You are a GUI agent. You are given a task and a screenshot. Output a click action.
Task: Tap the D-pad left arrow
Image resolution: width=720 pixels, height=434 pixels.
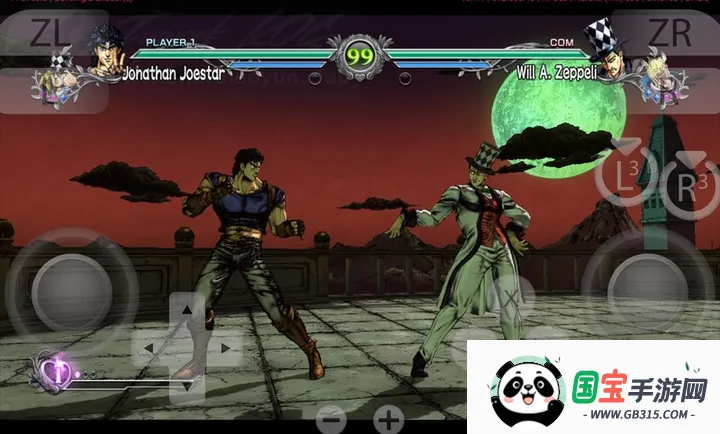(150, 348)
